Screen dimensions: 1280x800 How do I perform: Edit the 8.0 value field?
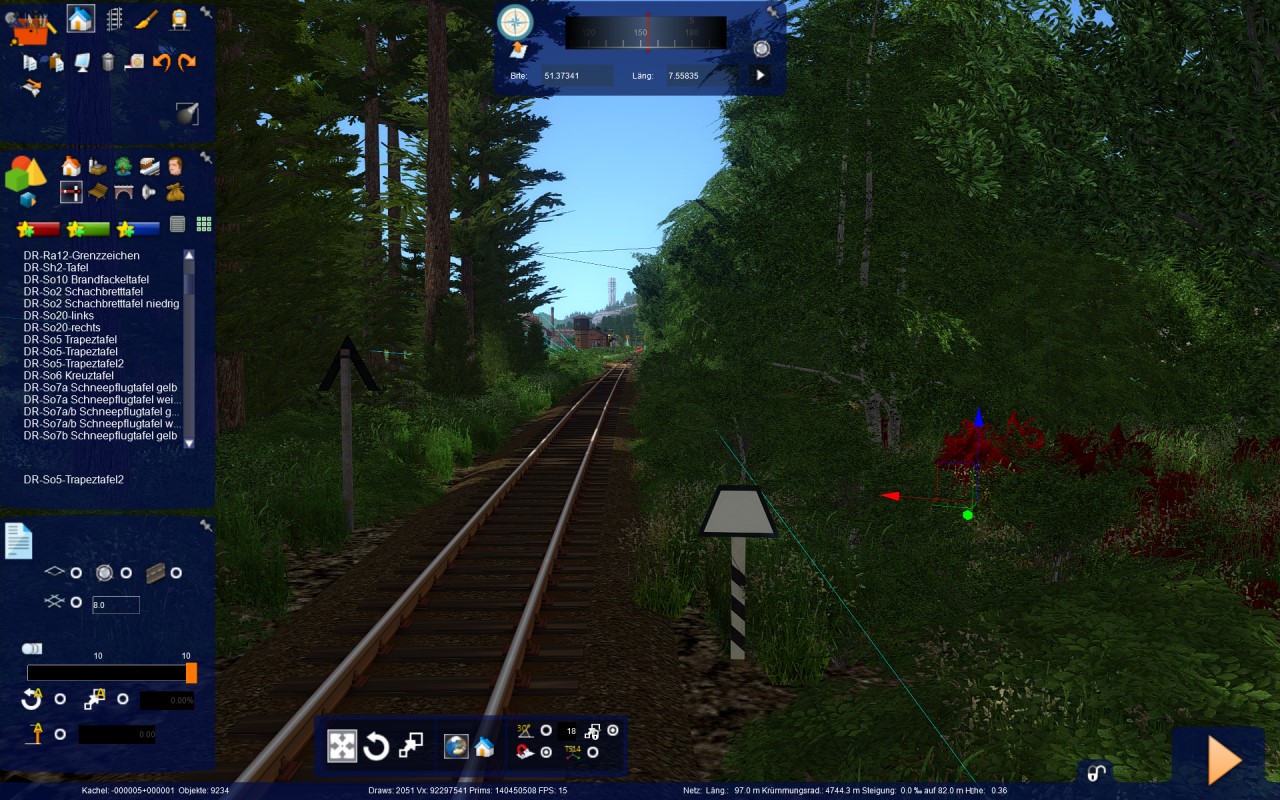tap(115, 604)
